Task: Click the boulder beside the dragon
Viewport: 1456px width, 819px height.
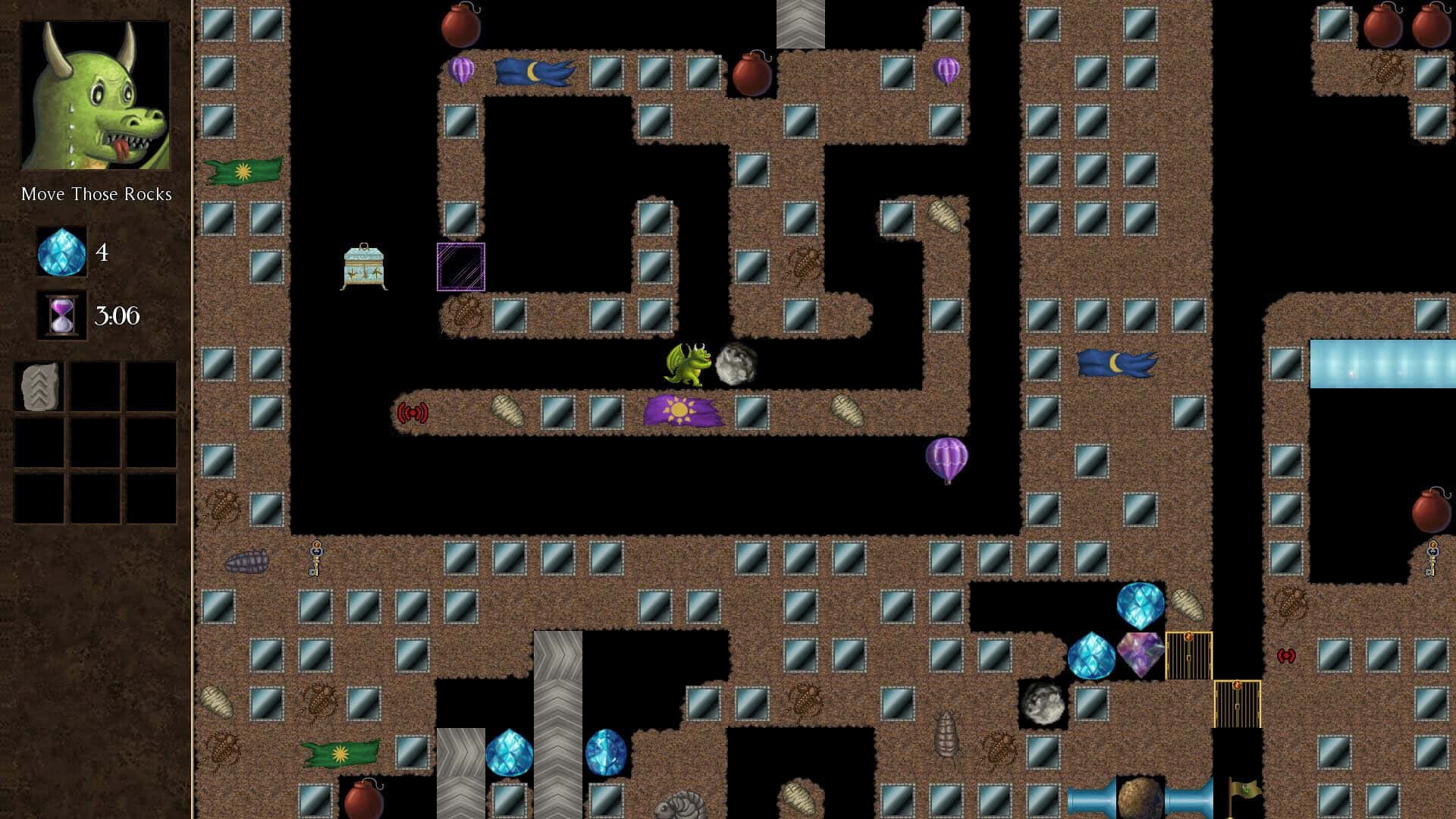Action: coord(733,362)
